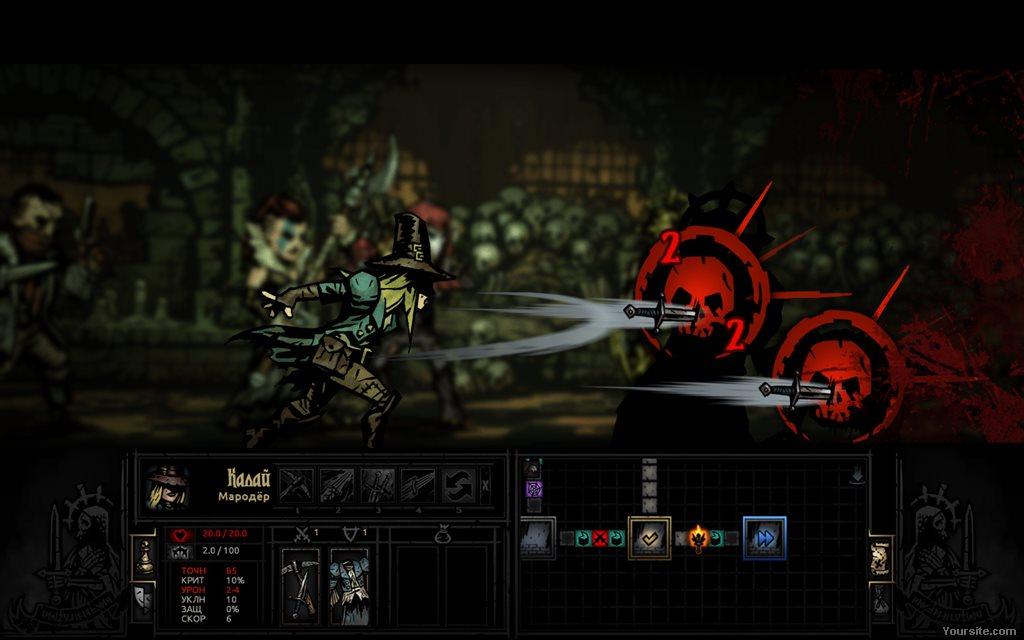Inspect the equipped pickaxe and dagger weapon
1024x640 pixels.
300,586
